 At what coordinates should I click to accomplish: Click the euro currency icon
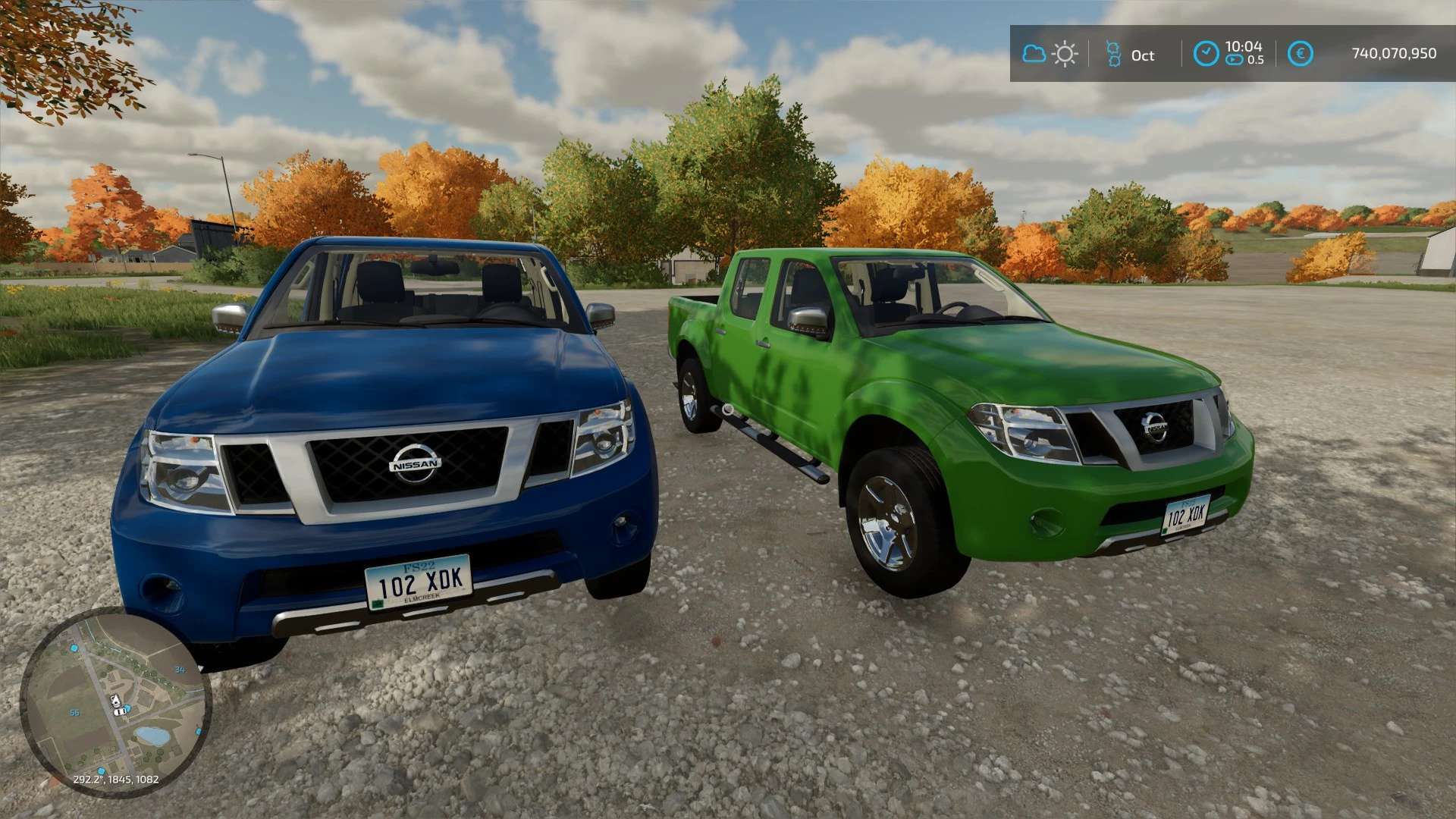pyautogui.click(x=1302, y=54)
